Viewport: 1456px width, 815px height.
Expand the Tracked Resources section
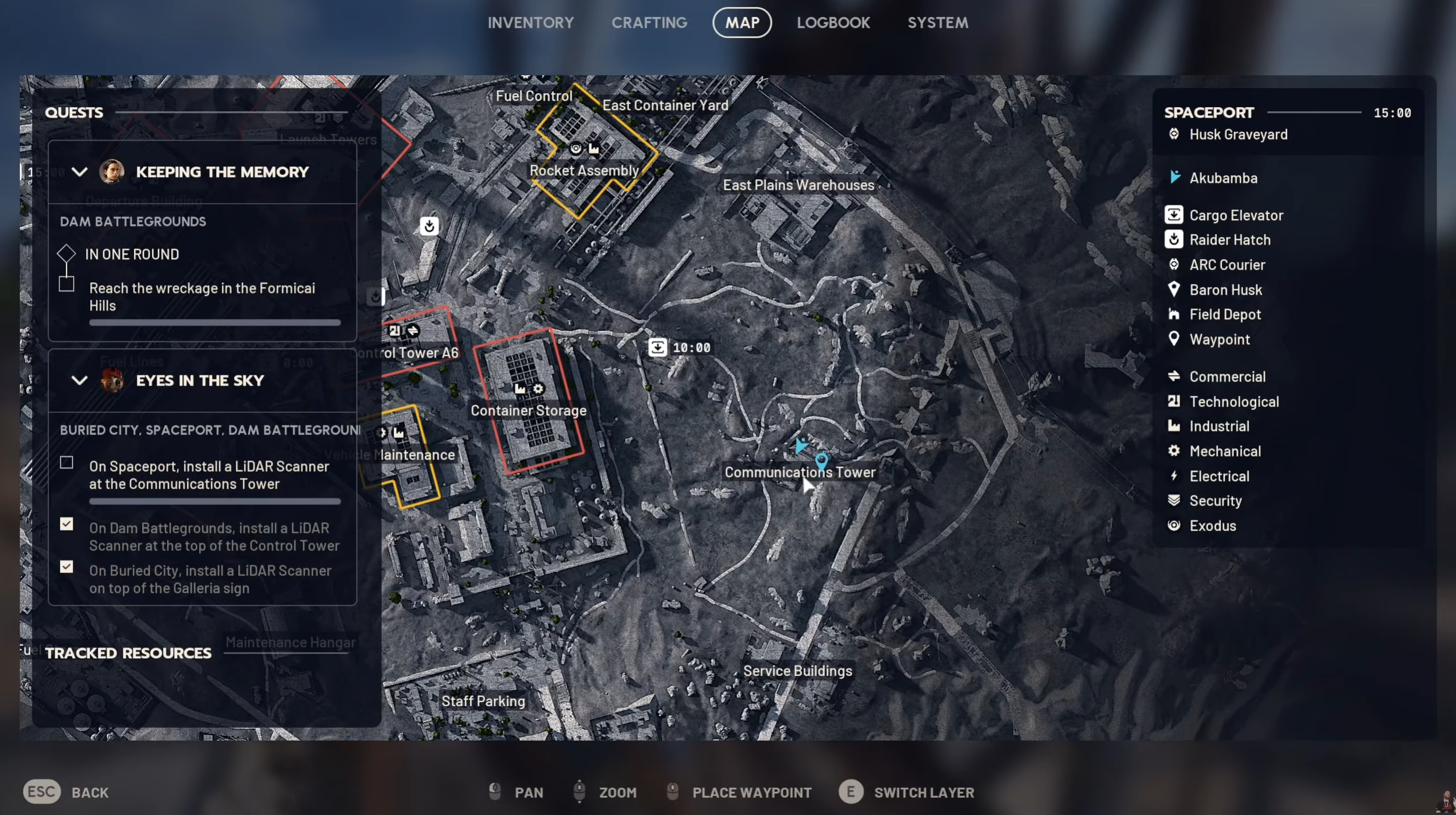click(x=128, y=653)
